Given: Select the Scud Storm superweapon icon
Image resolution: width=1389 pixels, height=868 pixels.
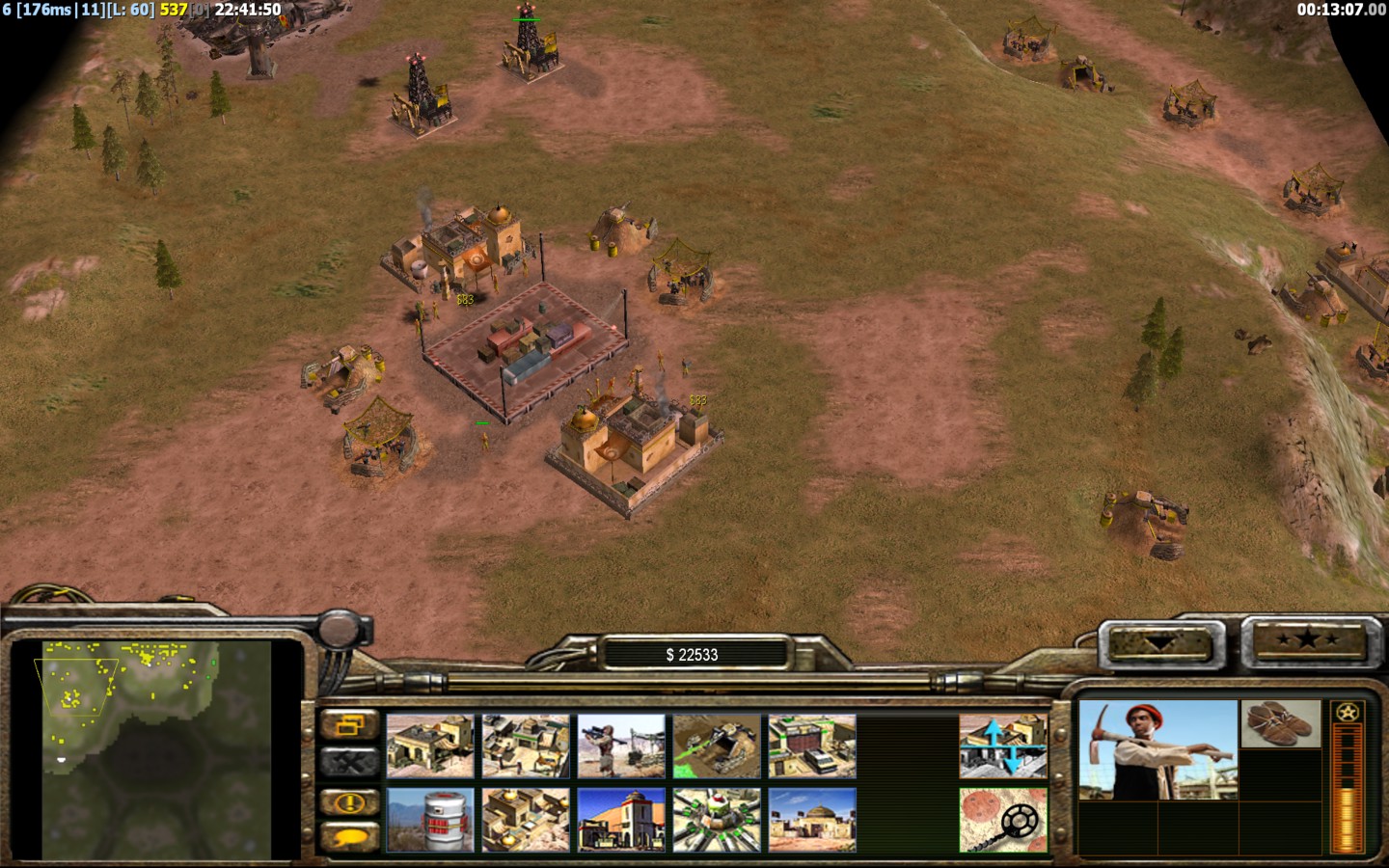Looking at the screenshot, I should tap(717, 820).
